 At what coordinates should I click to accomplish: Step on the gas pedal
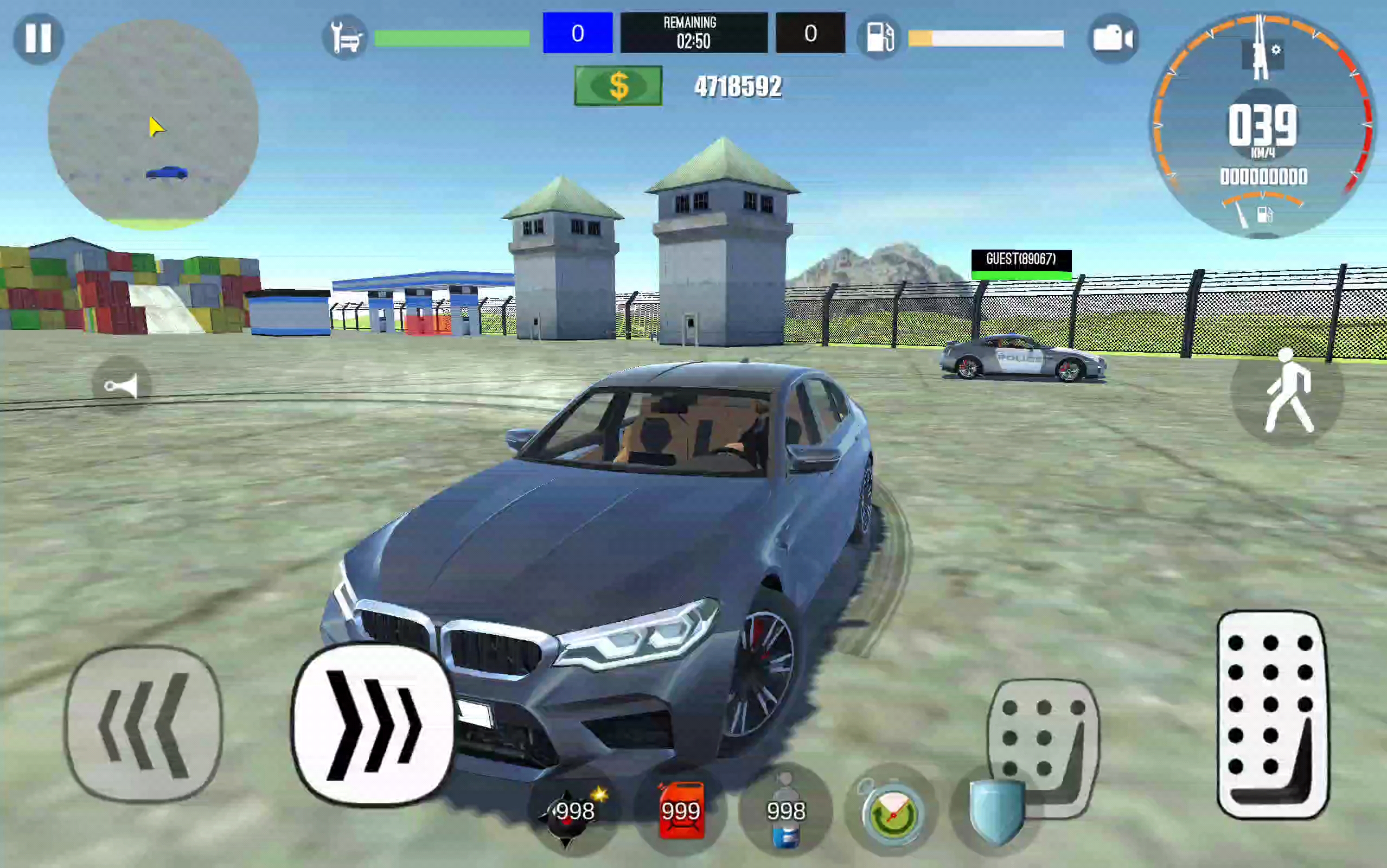(1273, 714)
